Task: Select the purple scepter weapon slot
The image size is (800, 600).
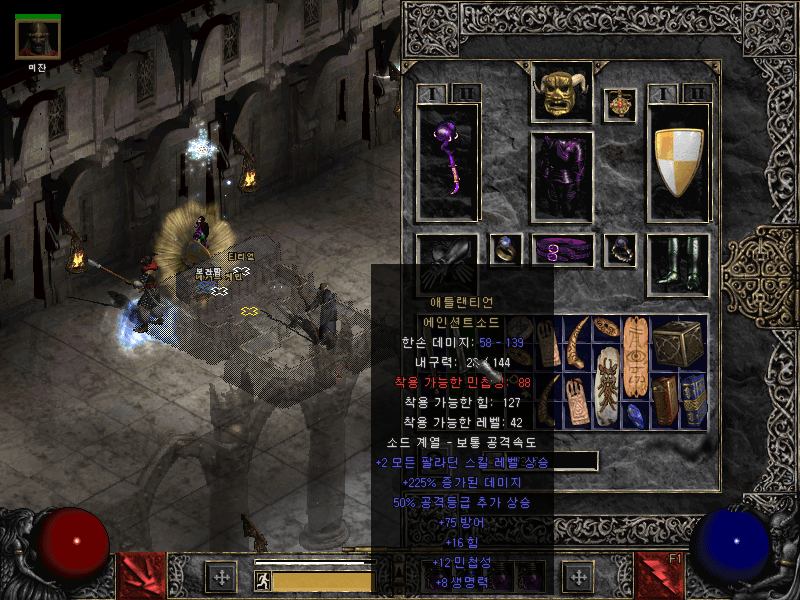Action: tap(447, 160)
